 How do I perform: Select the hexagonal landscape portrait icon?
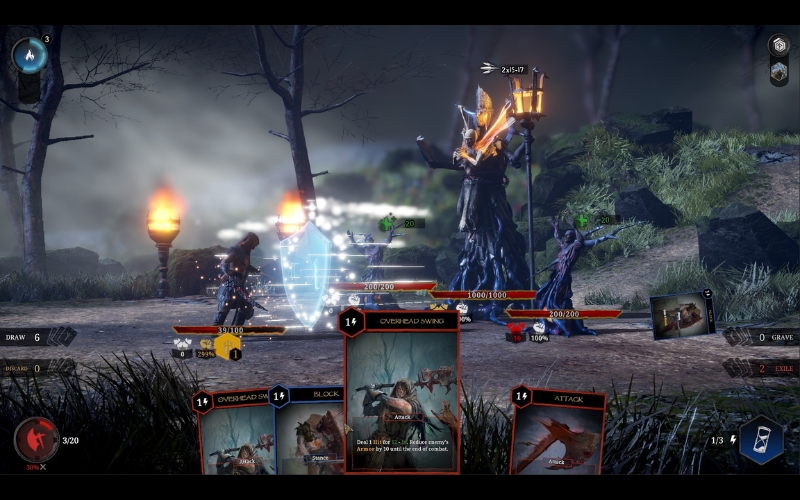(778, 71)
